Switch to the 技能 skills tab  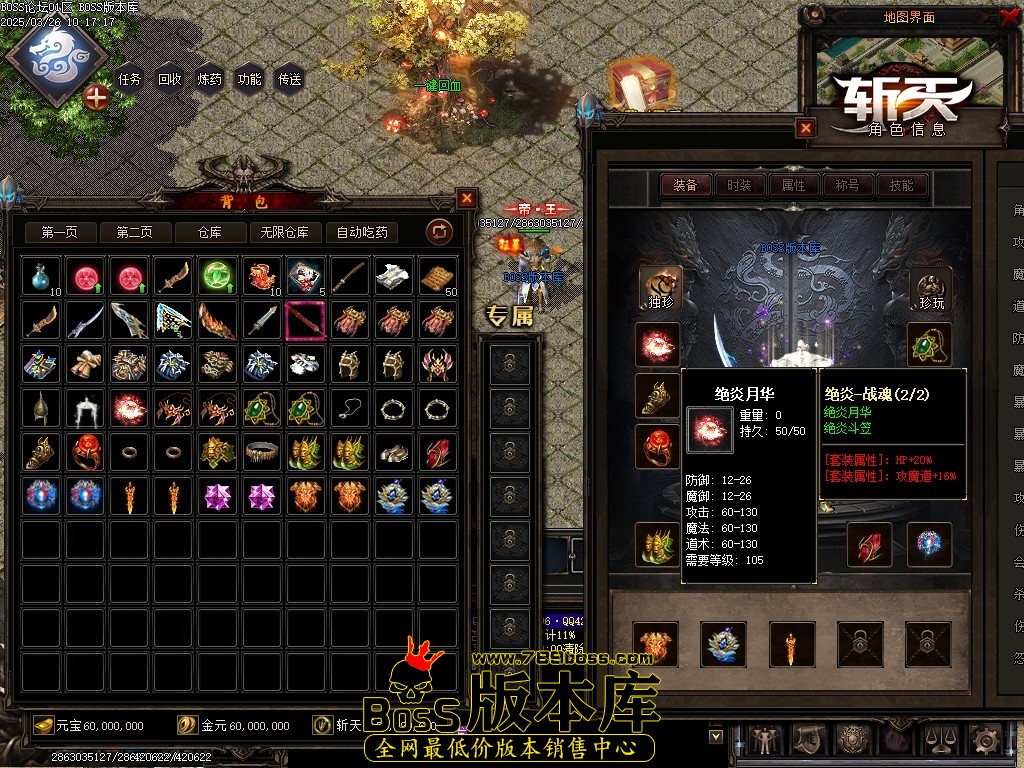[901, 185]
